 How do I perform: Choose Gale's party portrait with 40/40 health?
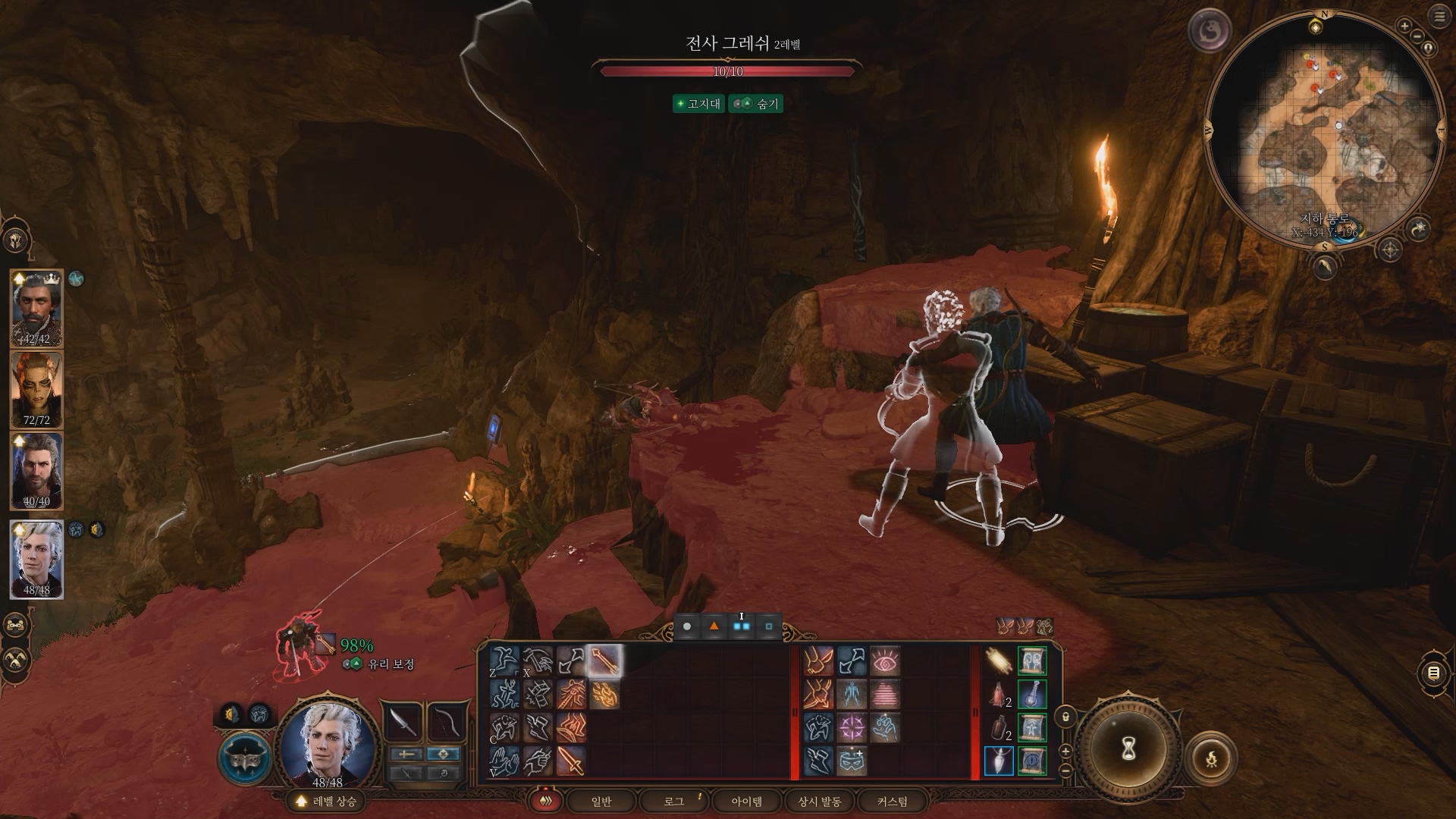36,470
